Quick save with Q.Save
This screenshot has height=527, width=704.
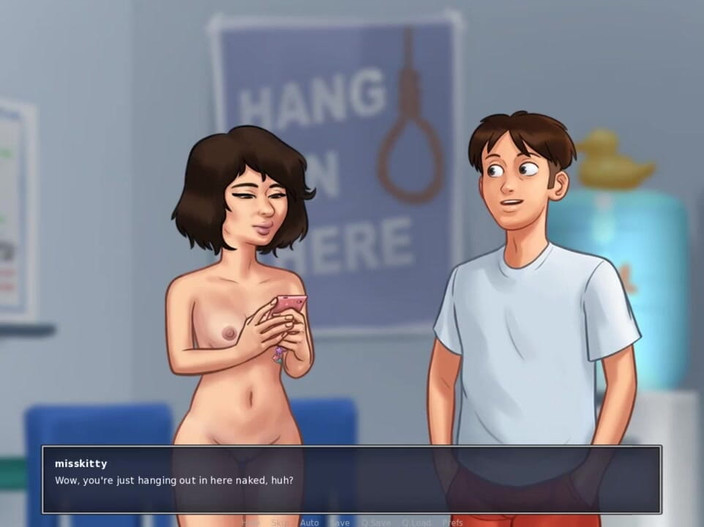(x=374, y=522)
